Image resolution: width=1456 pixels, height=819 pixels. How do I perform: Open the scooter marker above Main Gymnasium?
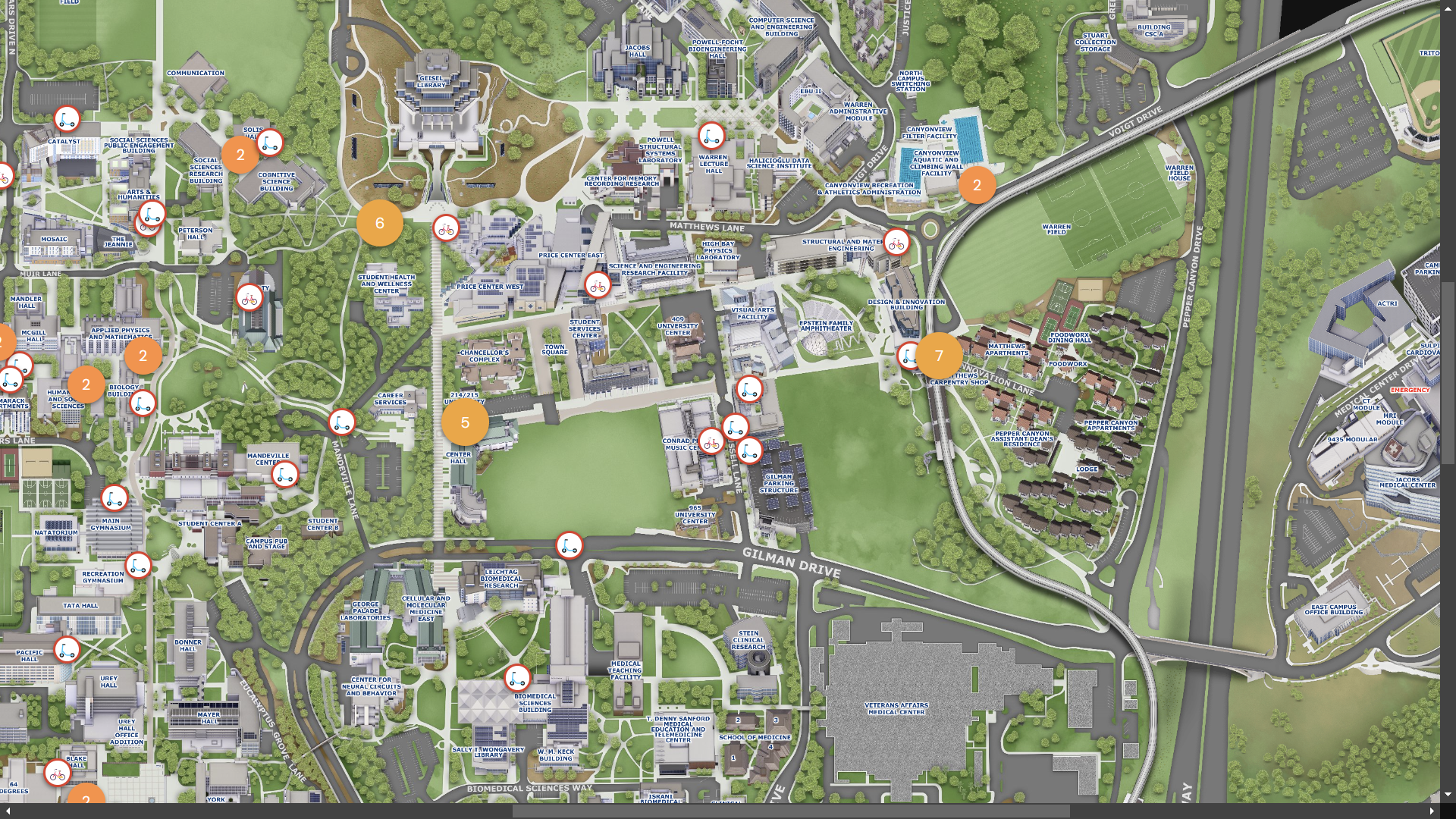[x=115, y=498]
